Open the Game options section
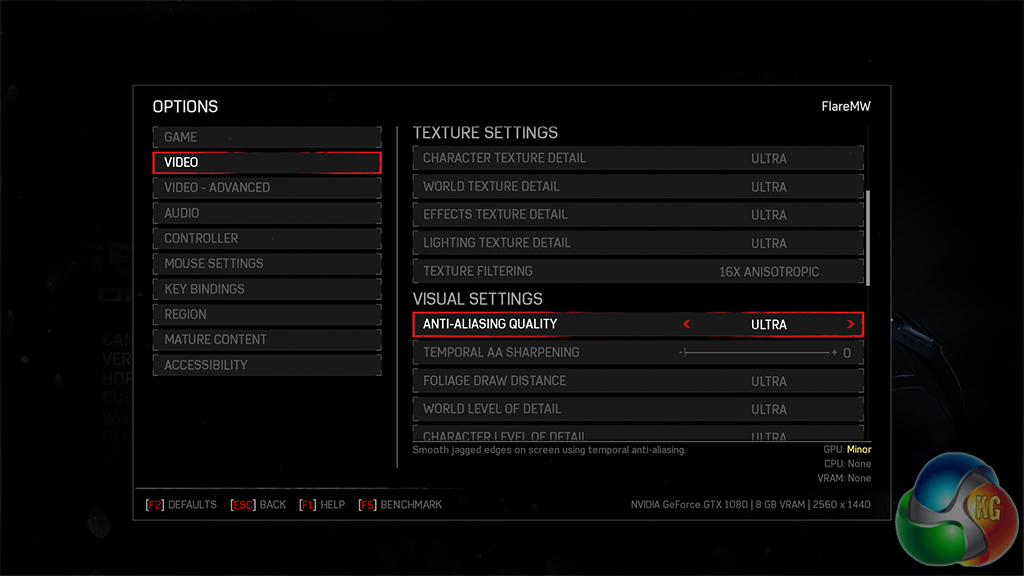The image size is (1024, 576). [266, 137]
